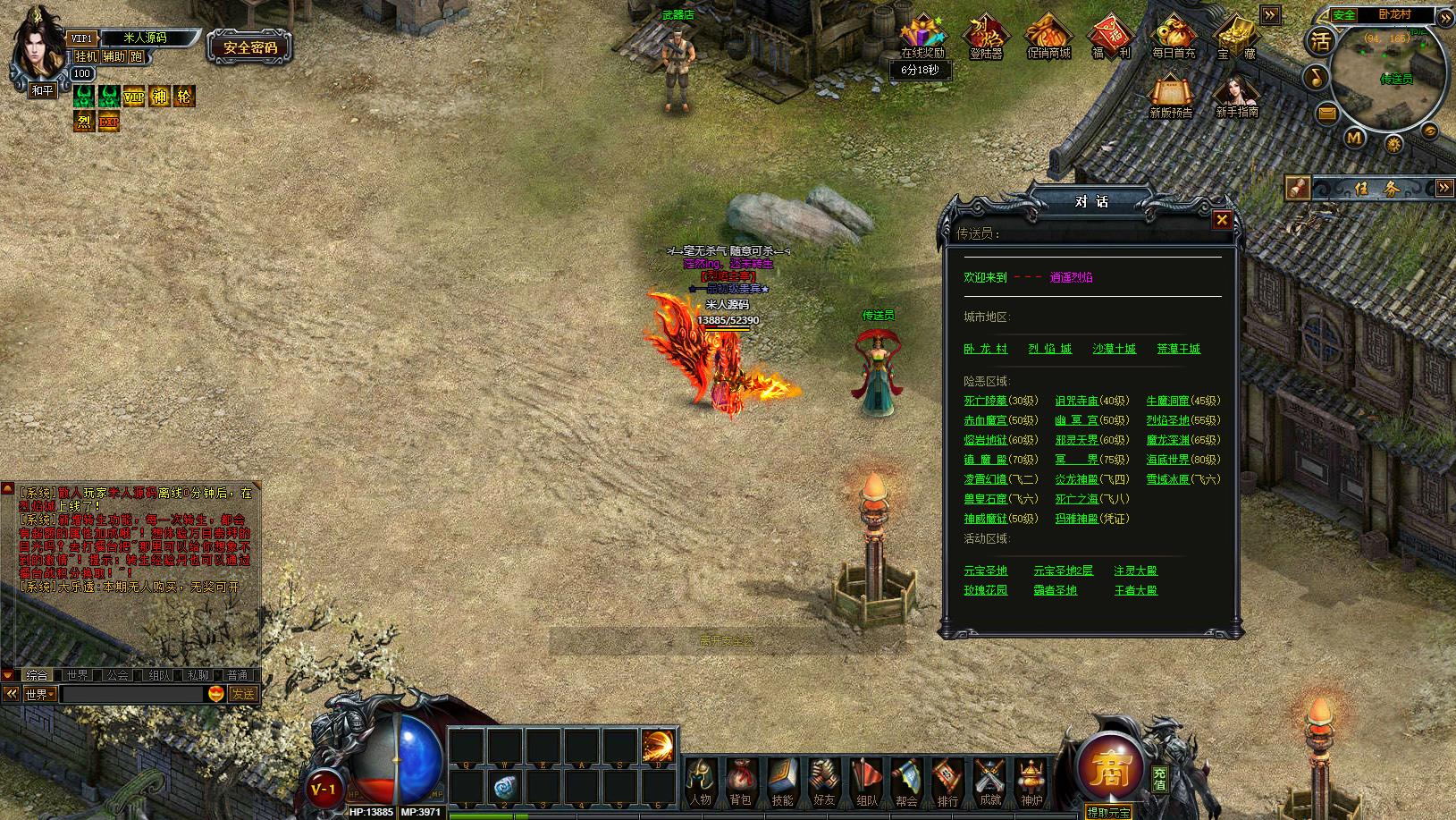Pick the 元宝圣地2层 activity area link
The image size is (1456, 820).
(1063, 571)
